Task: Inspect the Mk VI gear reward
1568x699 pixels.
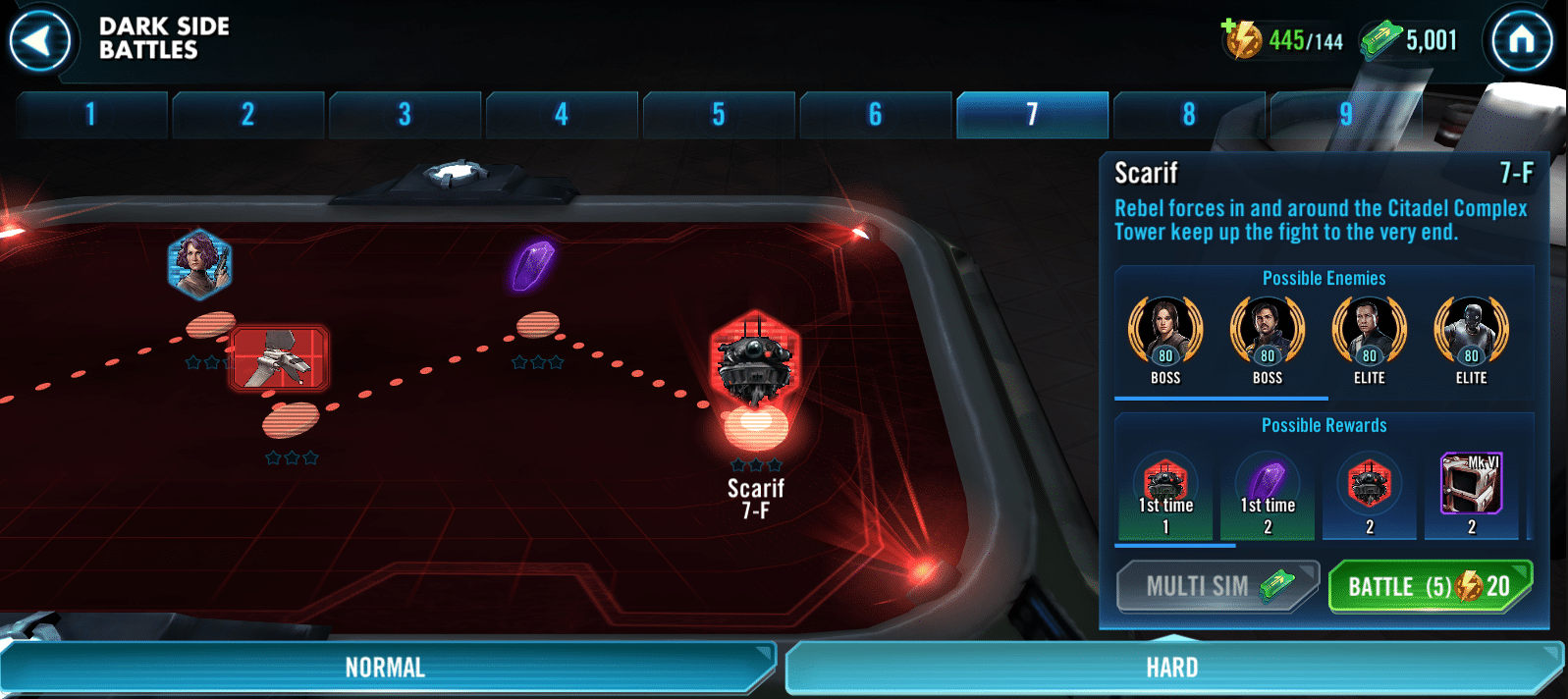Action: coord(1471,484)
